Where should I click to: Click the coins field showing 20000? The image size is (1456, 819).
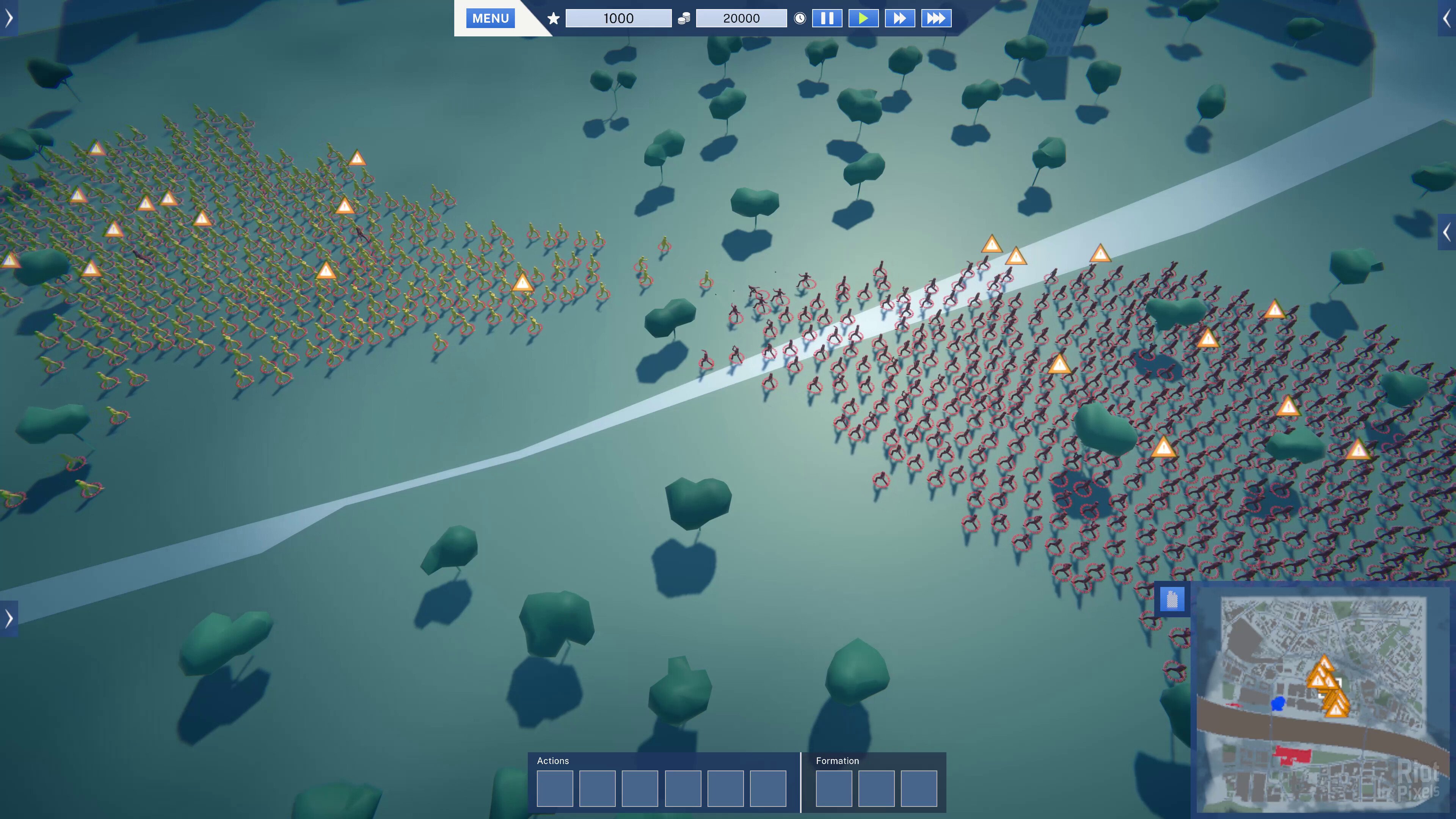point(741,18)
